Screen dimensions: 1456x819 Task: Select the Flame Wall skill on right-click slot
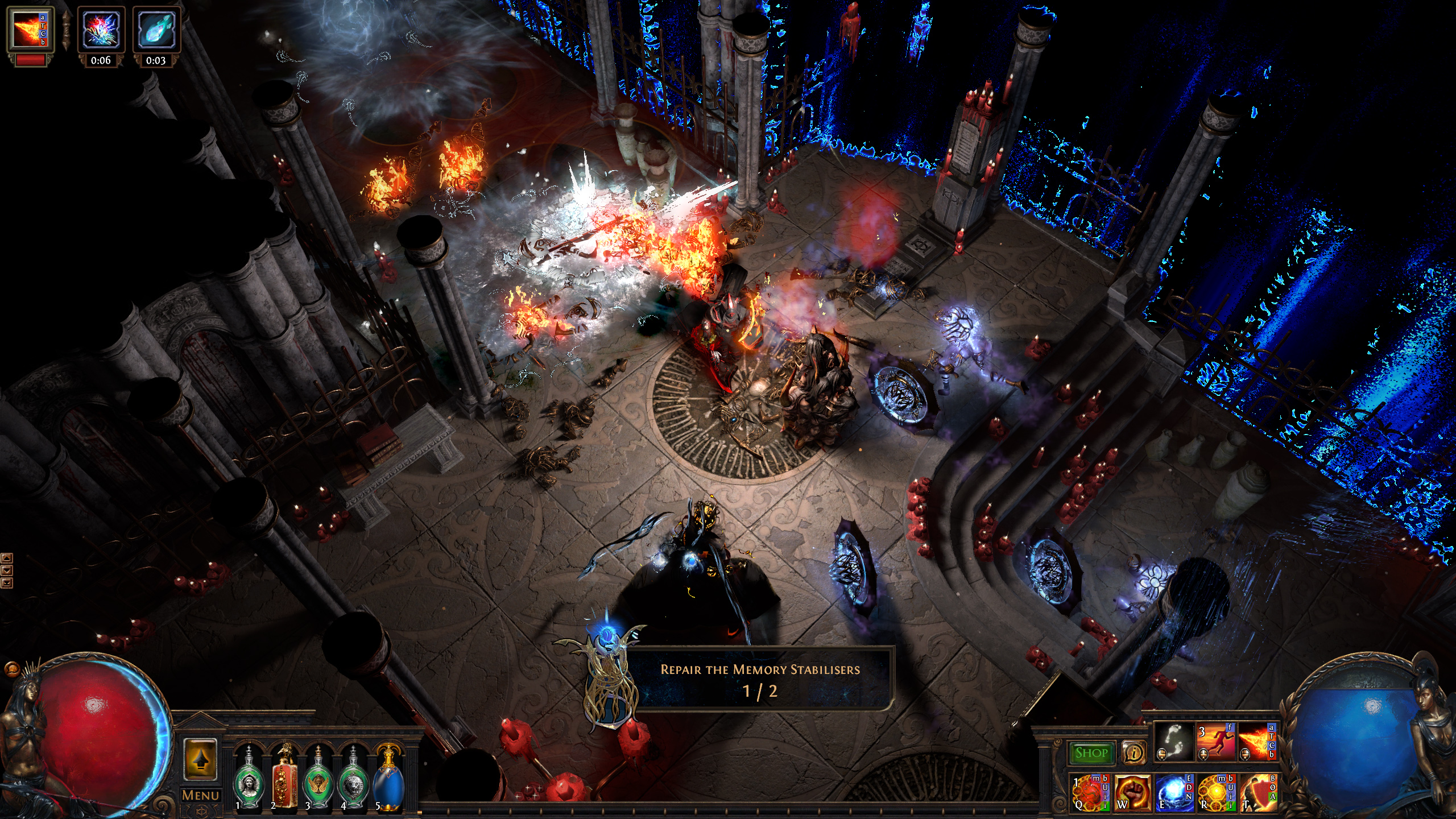(x=1258, y=741)
